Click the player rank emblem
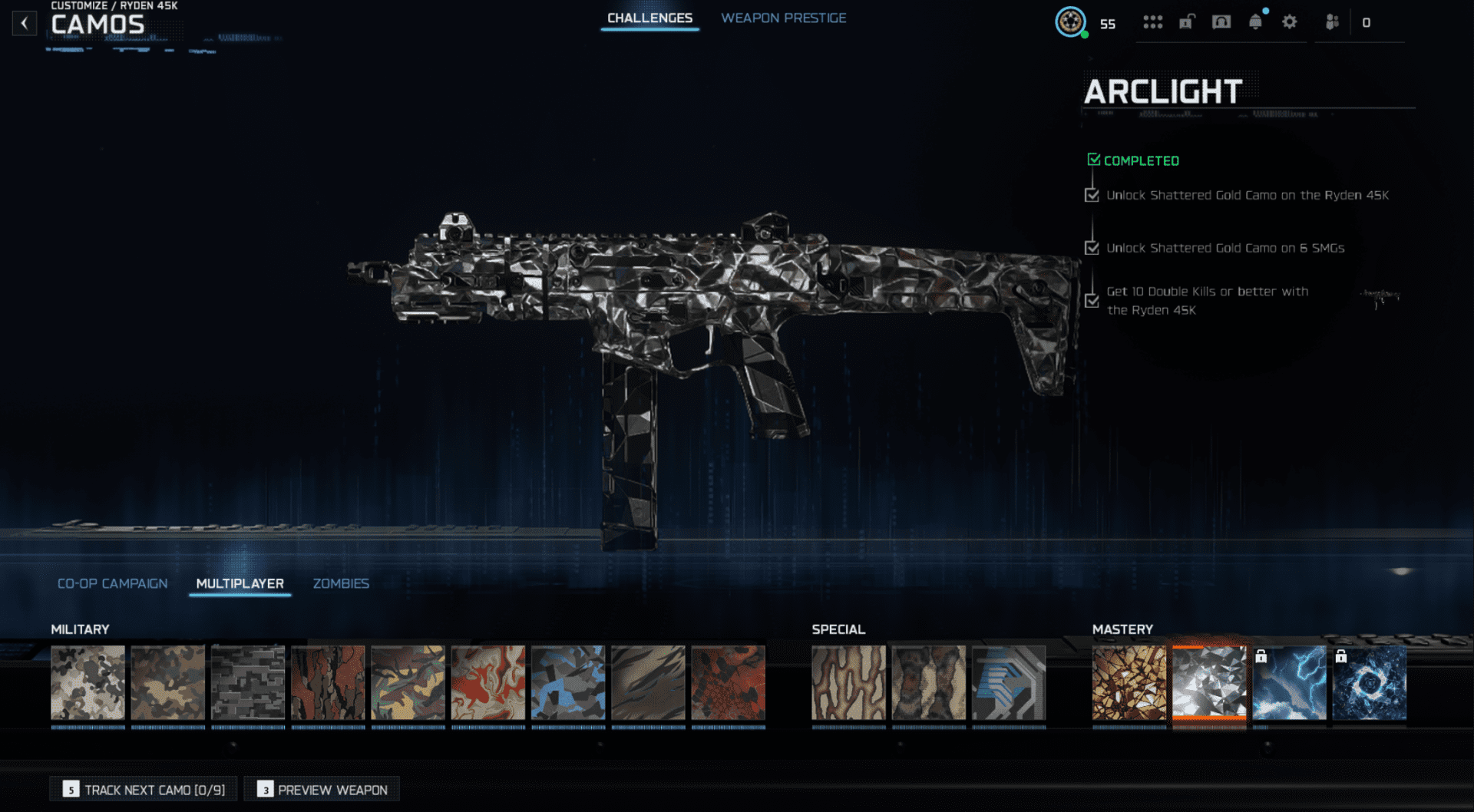1474x812 pixels. point(1070,22)
